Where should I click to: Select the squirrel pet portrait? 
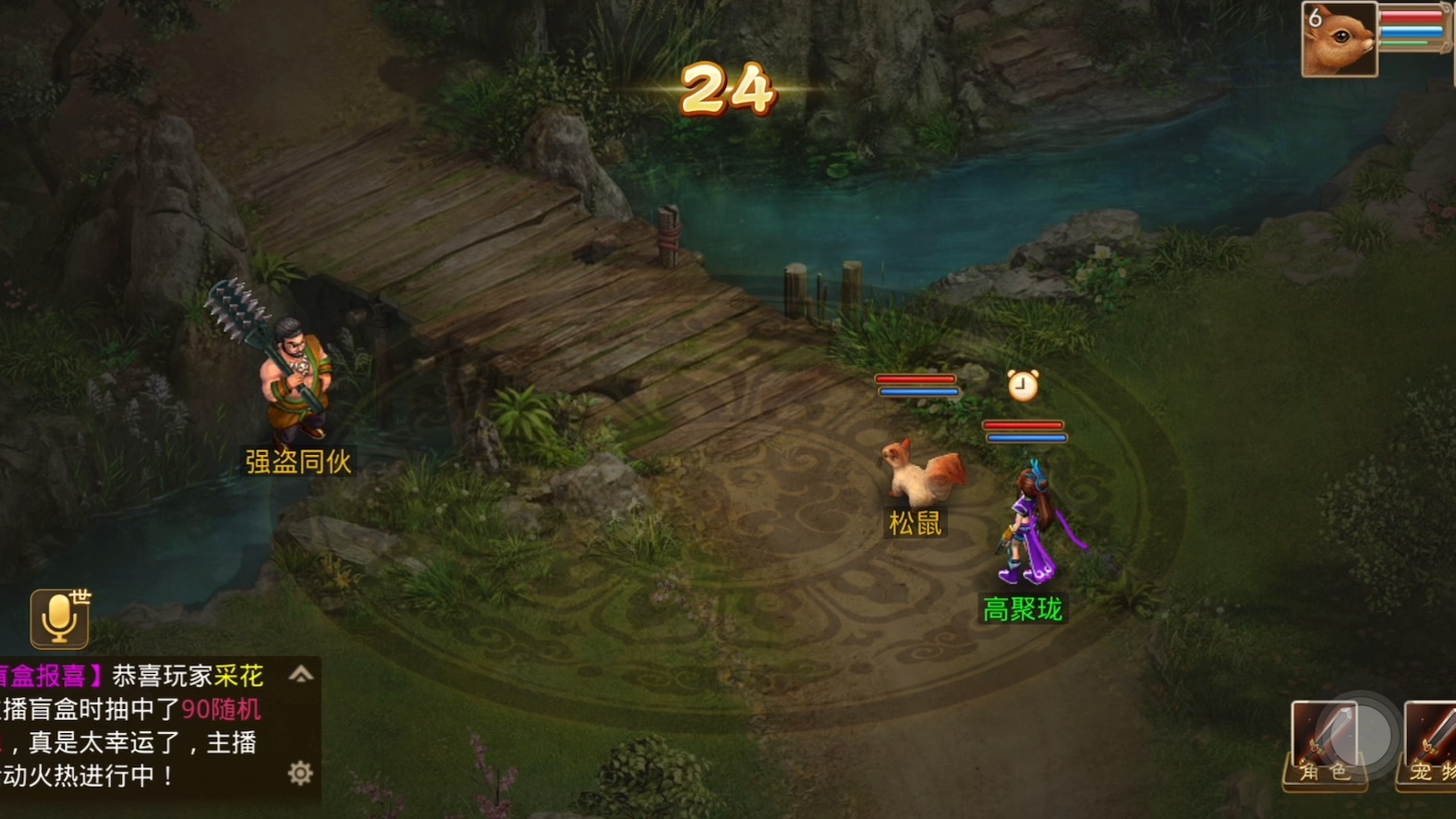click(1339, 40)
